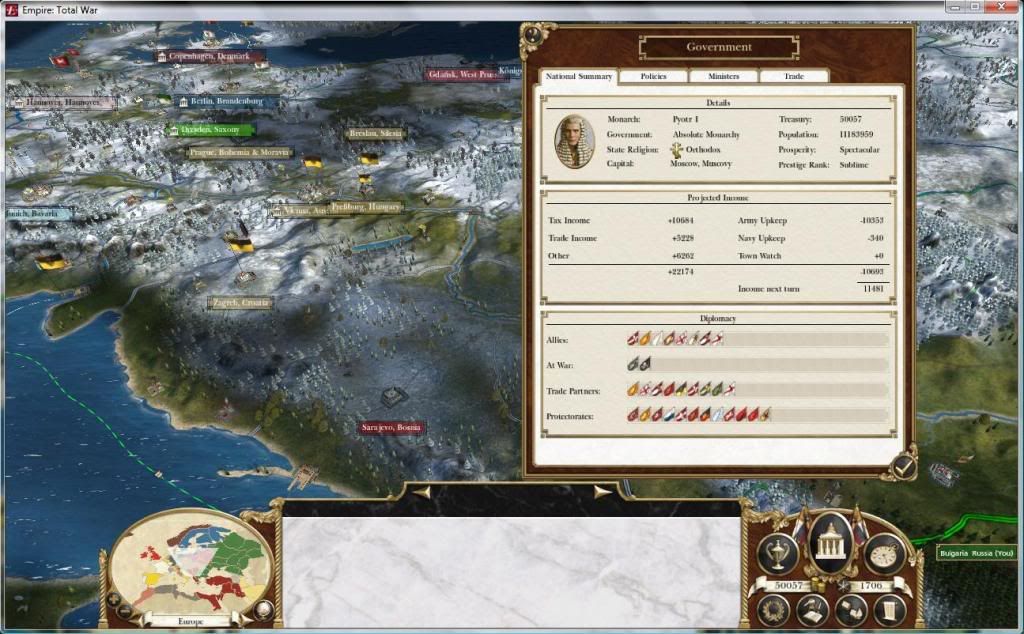Click the monarch Pyotr I portrait

pos(575,141)
